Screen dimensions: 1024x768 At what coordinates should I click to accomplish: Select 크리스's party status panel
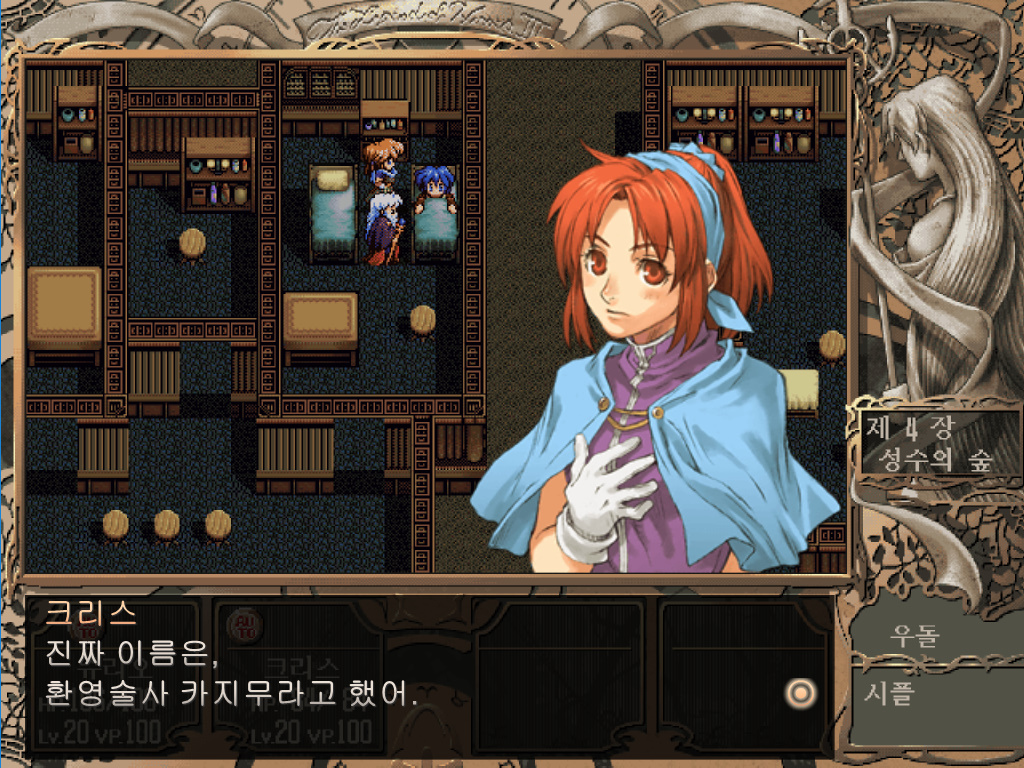pyautogui.click(x=312, y=690)
